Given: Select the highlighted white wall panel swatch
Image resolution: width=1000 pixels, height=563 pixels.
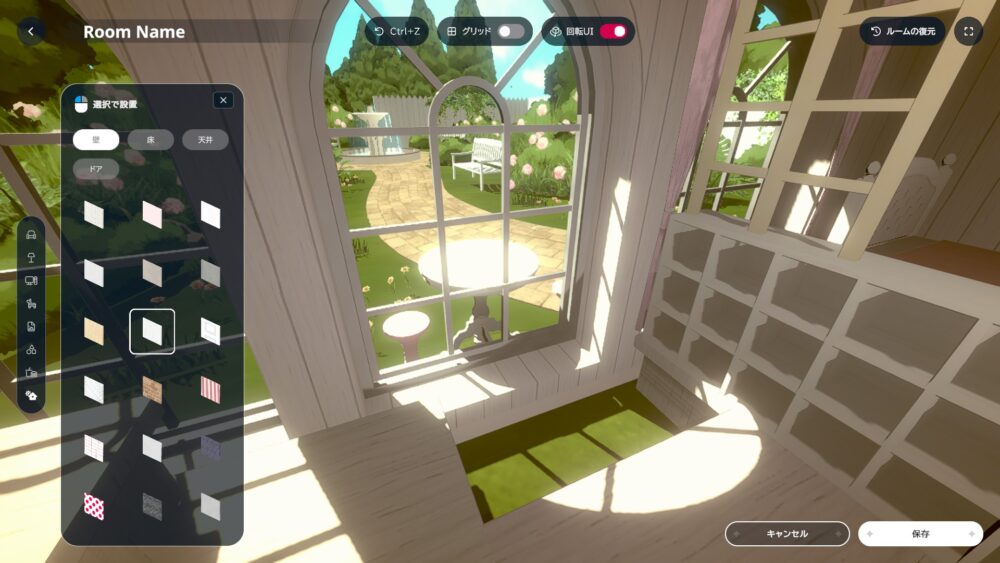Looking at the screenshot, I should coord(152,331).
